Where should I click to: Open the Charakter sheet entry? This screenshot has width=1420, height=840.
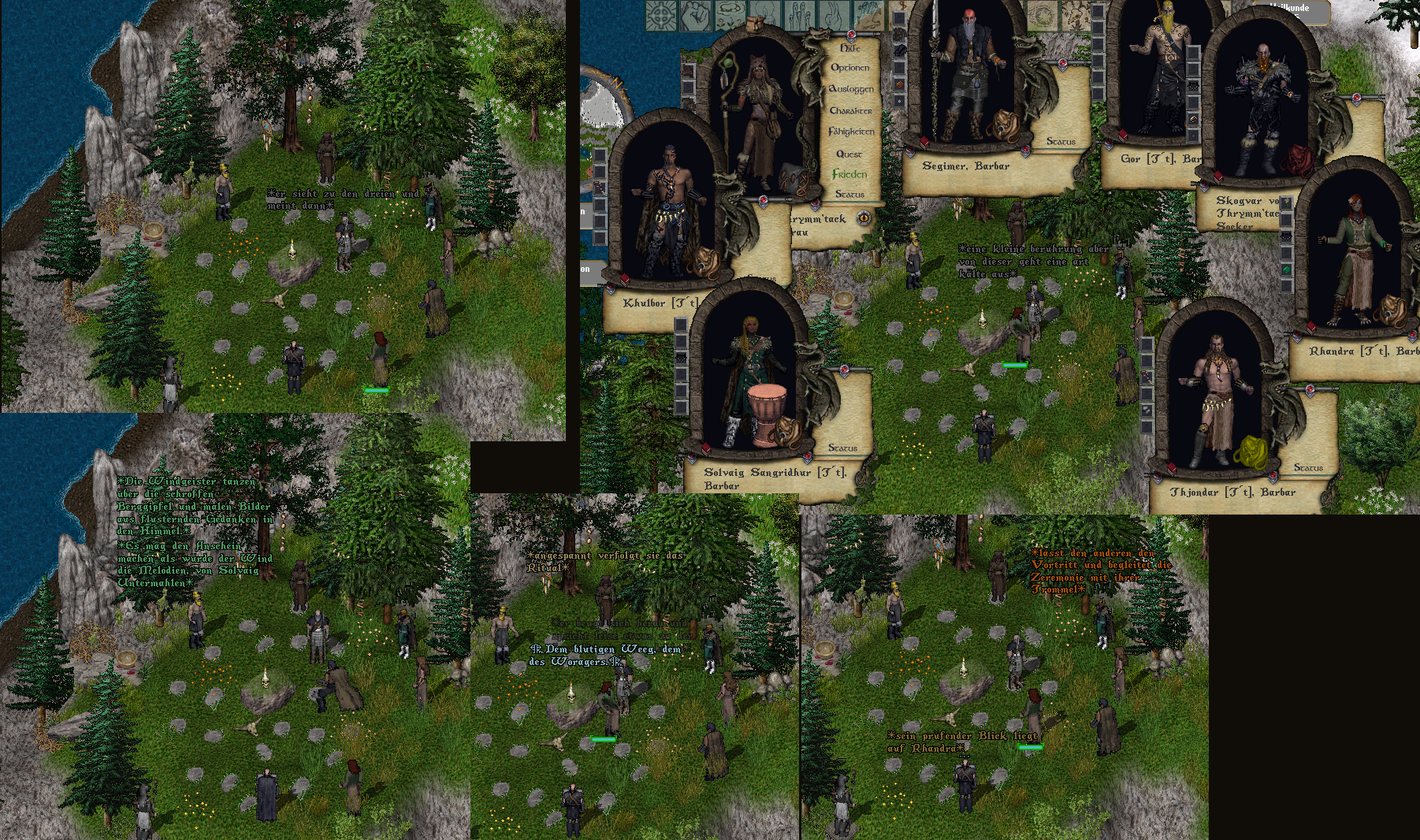point(850,111)
